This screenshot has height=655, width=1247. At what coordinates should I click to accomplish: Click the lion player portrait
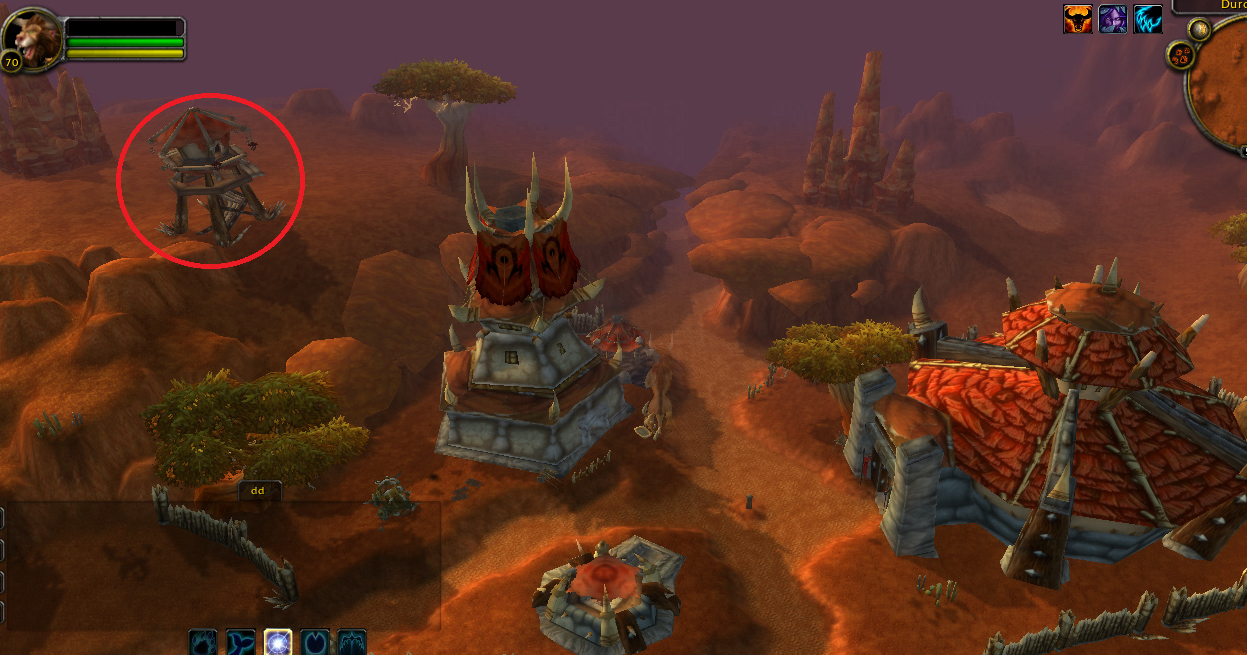click(31, 39)
